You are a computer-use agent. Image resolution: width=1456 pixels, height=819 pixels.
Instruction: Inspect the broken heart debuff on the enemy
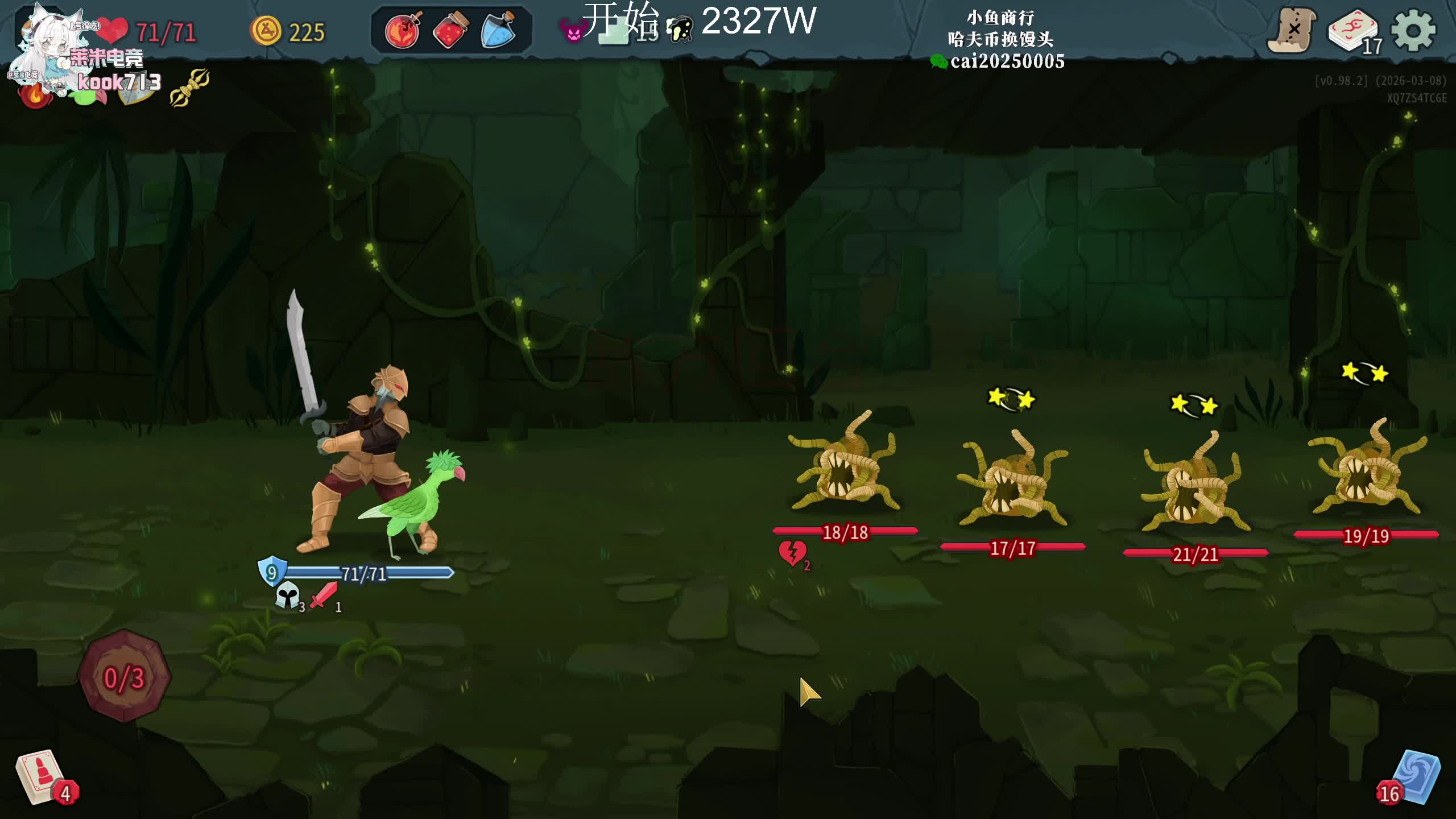(792, 553)
